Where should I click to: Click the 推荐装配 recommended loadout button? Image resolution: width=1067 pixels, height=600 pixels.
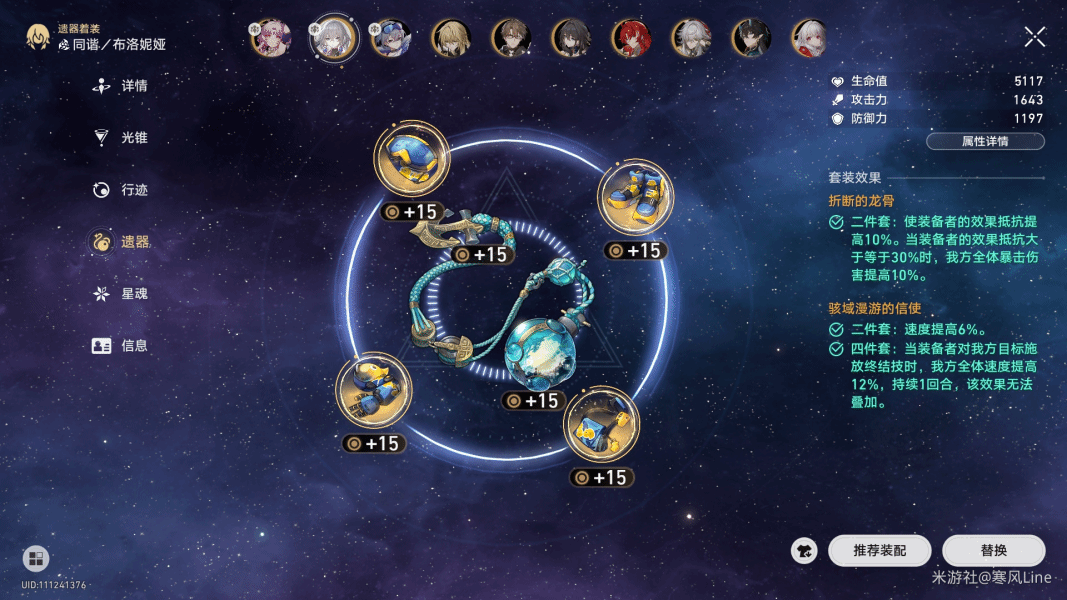[x=880, y=551]
